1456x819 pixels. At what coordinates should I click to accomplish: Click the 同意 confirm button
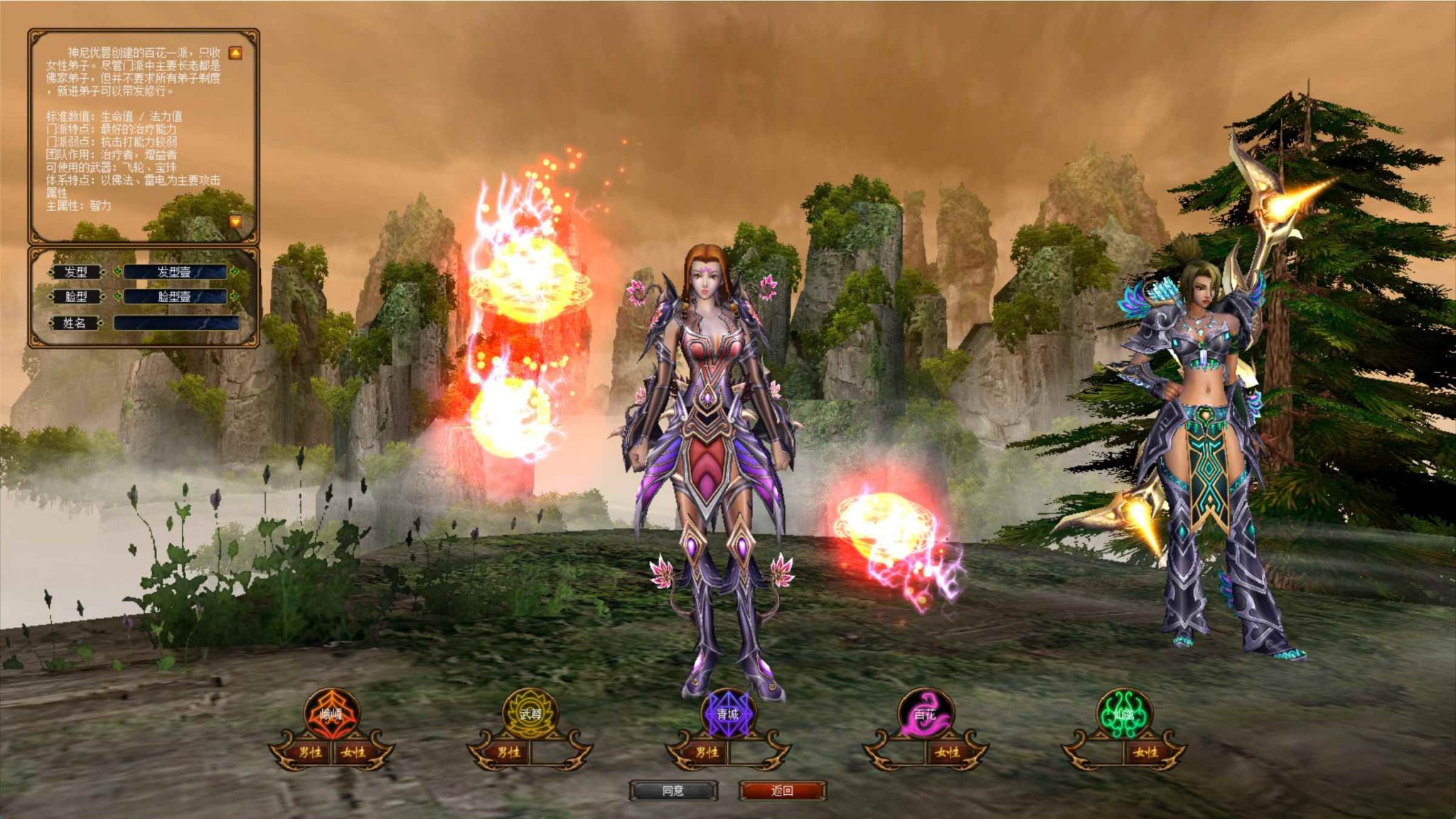click(x=674, y=790)
